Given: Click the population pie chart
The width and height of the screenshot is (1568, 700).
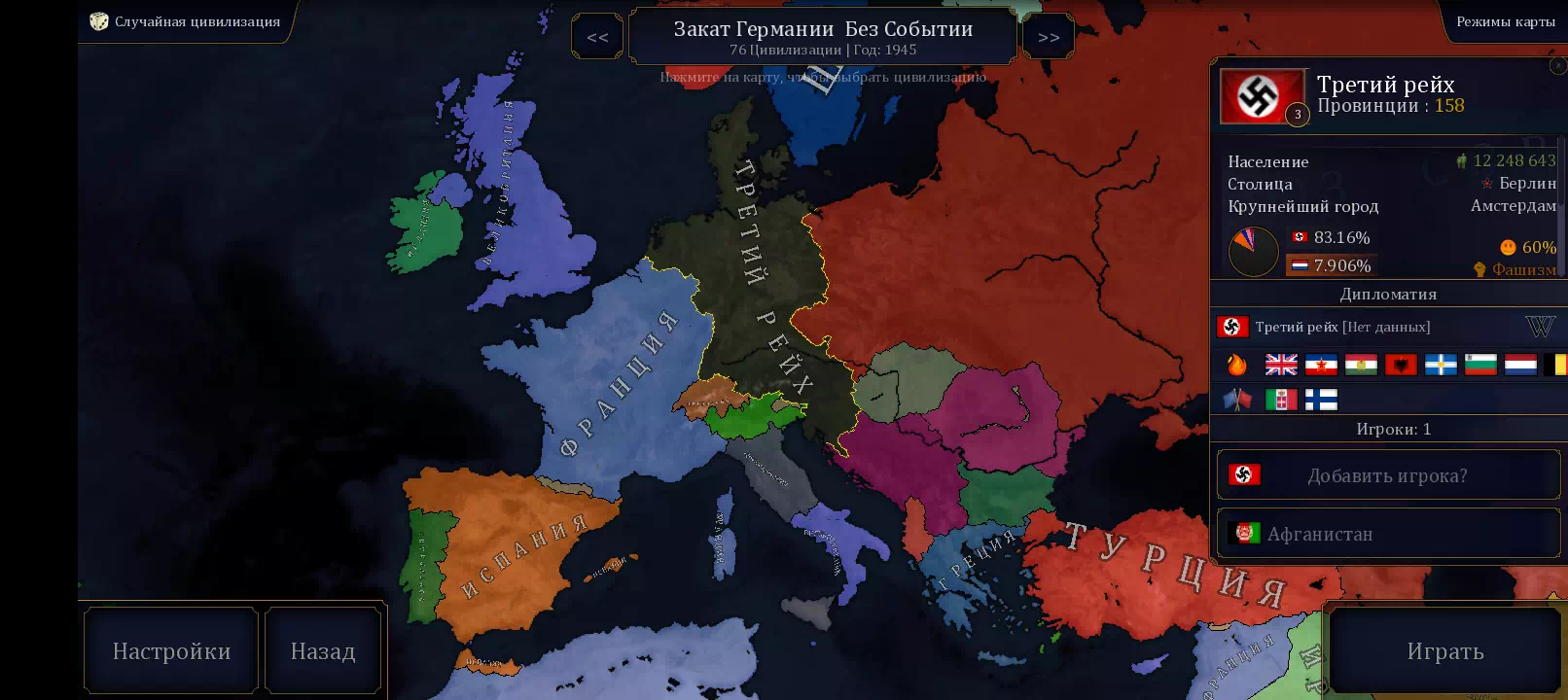Looking at the screenshot, I should coord(1253,252).
